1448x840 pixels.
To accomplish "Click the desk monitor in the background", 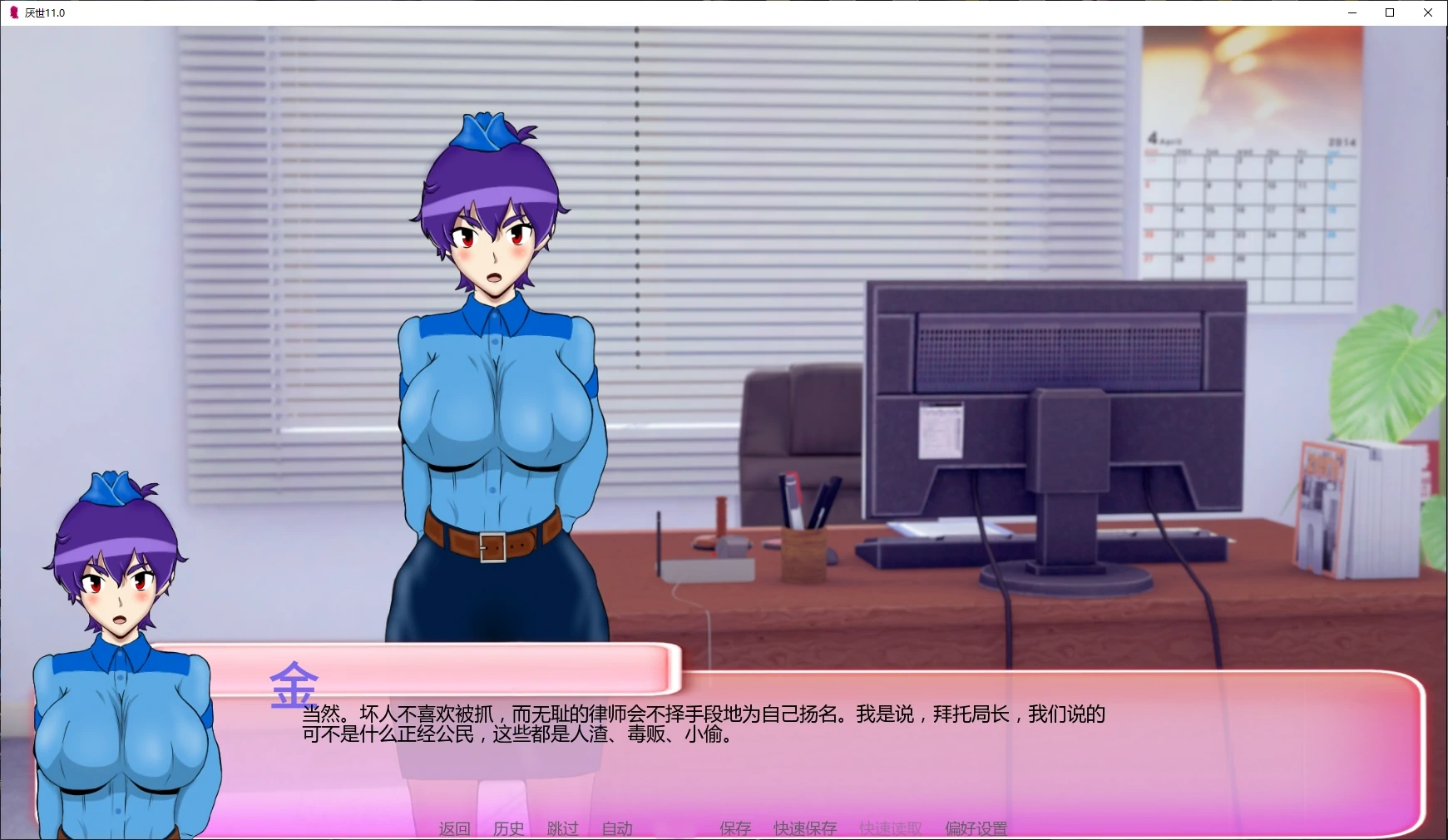I will point(1056,399).
